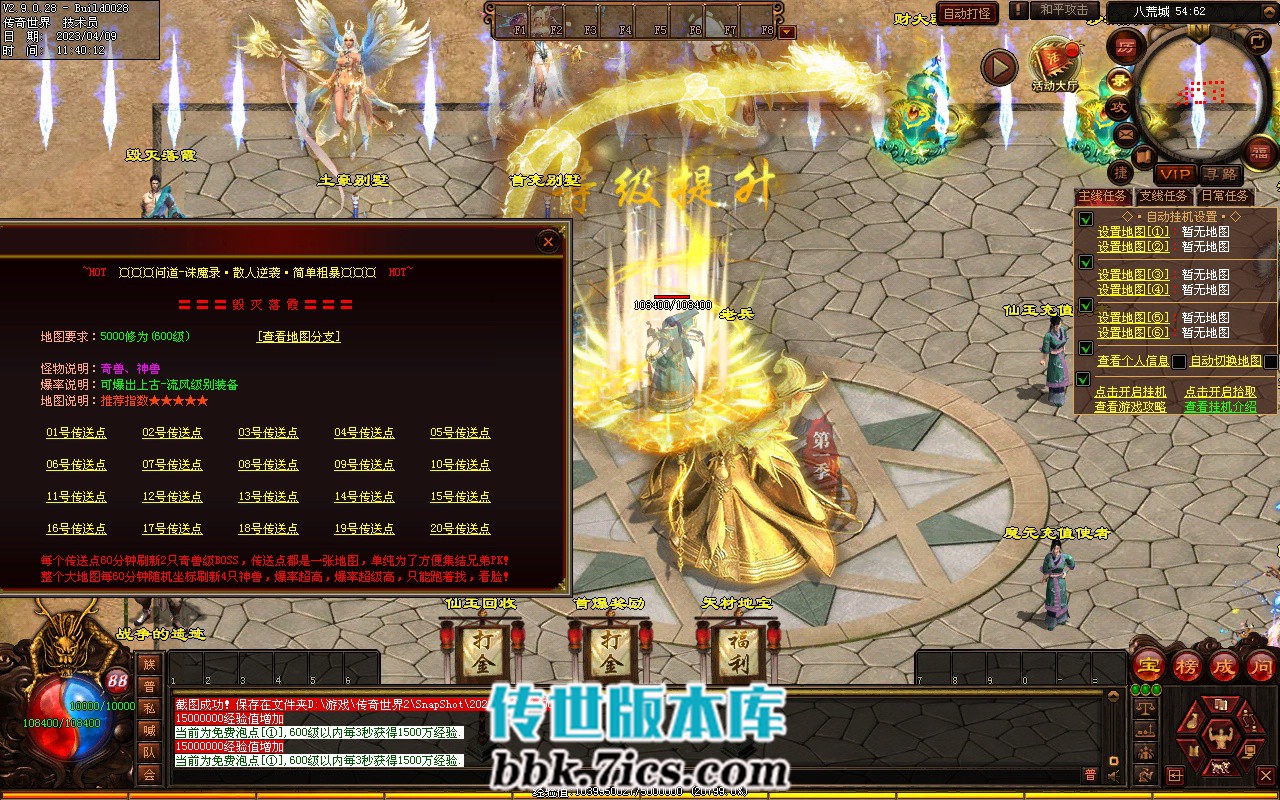Toggle the 自动打怪 auto-fight button
This screenshot has width=1280, height=800.
[967, 13]
